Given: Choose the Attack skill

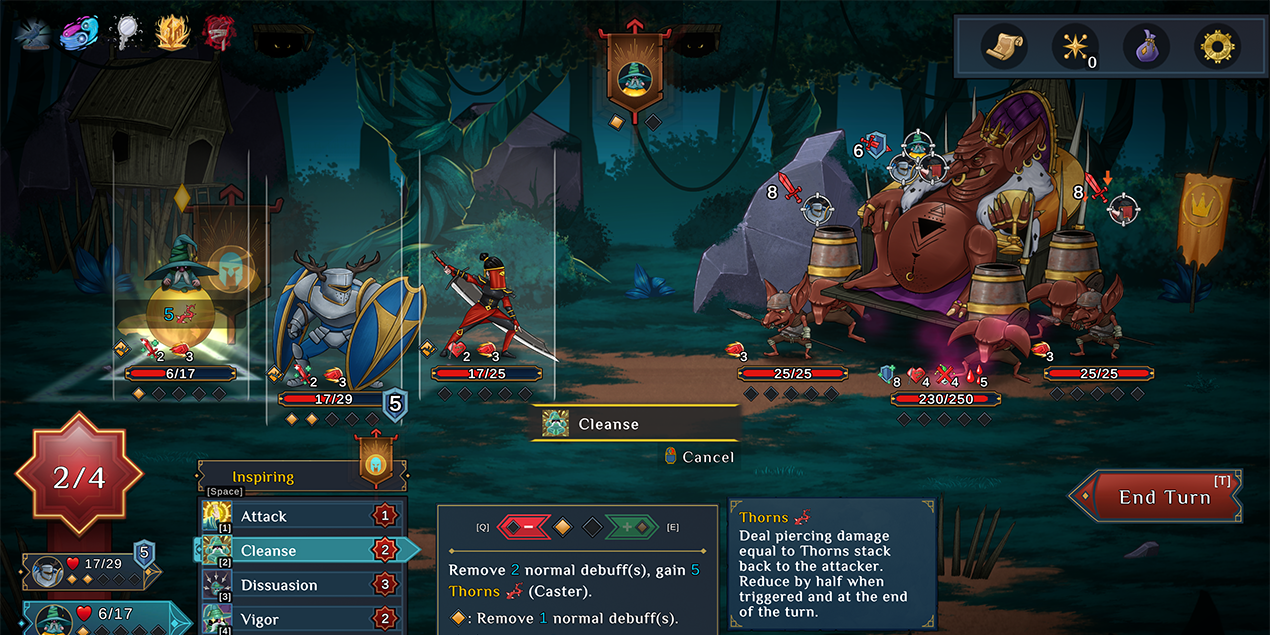Looking at the screenshot, I should [x=300, y=516].
